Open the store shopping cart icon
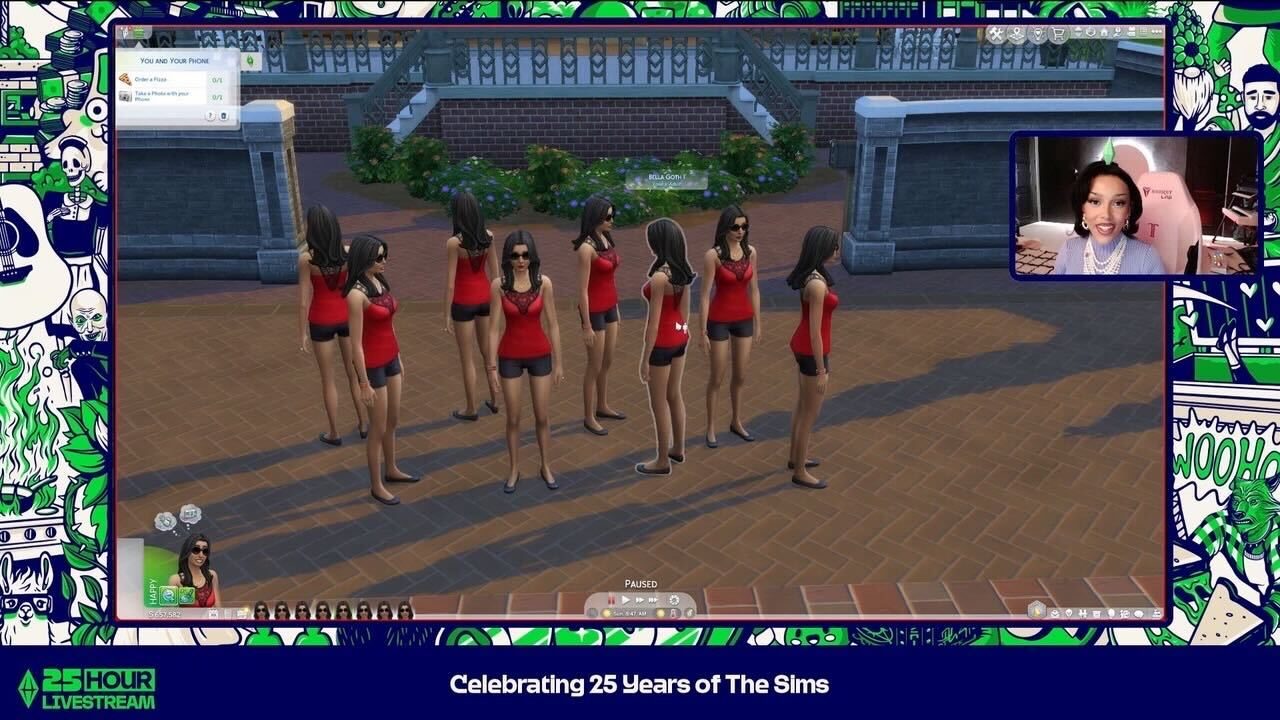Viewport: 1280px width, 720px height. 1058,34
